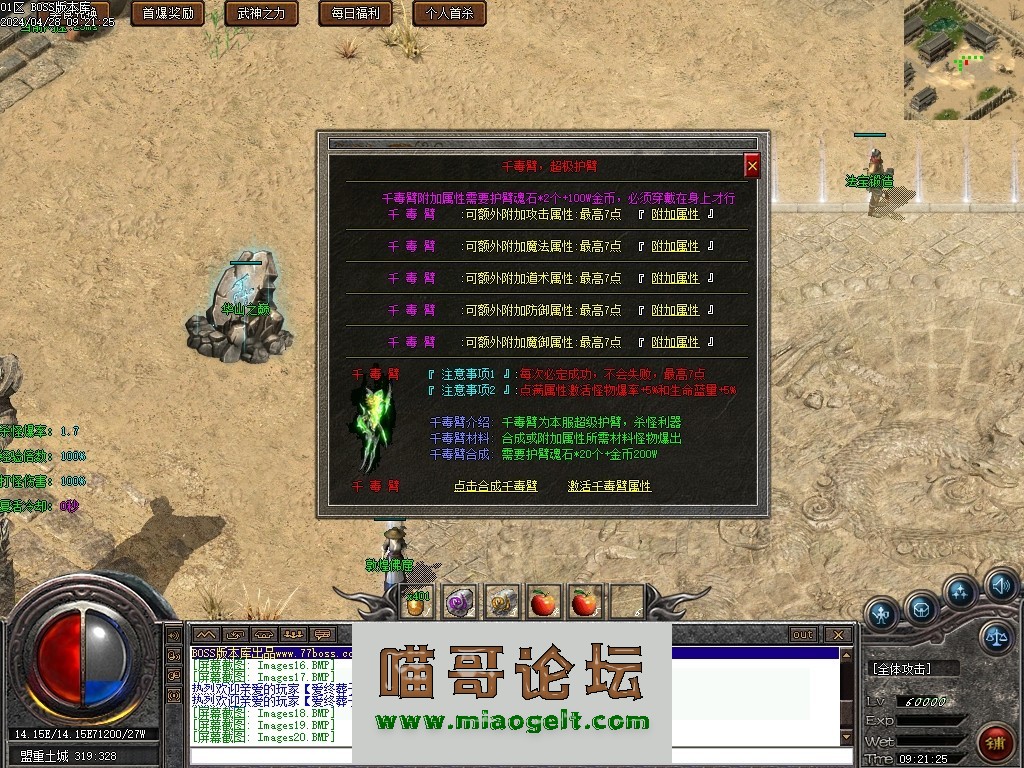Viewport: 1024px width, 768px height.
Task: Click the minimap
Action: tap(963, 60)
